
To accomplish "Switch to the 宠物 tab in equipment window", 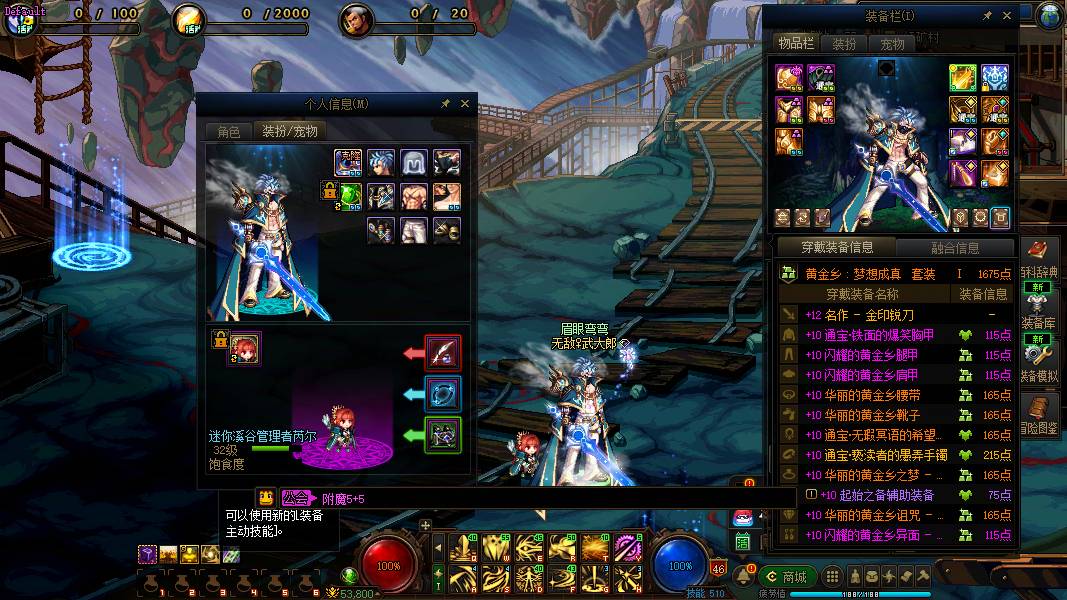I will pyautogui.click(x=892, y=44).
